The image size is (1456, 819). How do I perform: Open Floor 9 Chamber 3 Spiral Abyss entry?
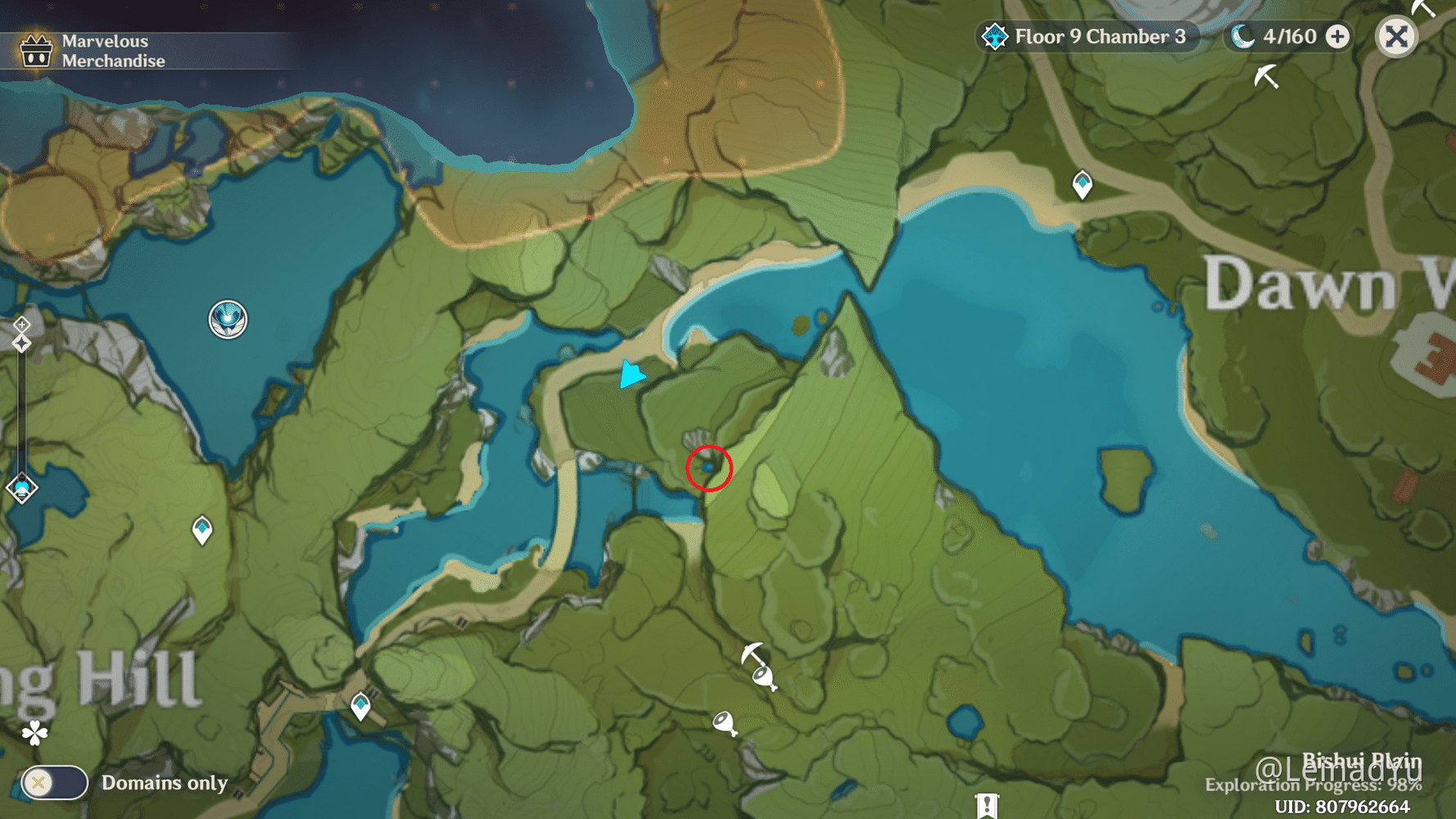coord(1089,36)
